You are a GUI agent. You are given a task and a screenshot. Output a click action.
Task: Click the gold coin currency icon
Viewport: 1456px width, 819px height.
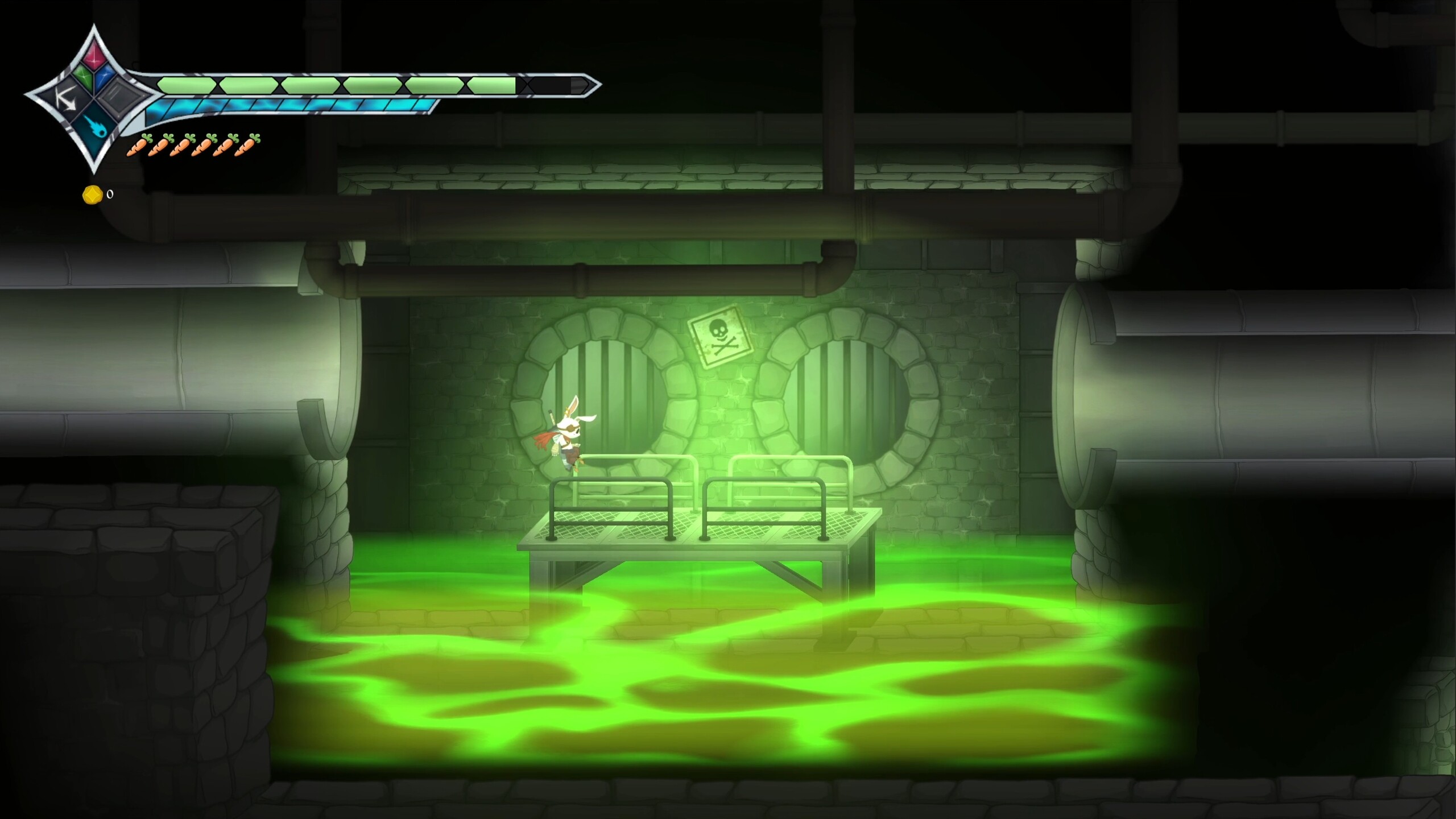click(x=92, y=195)
